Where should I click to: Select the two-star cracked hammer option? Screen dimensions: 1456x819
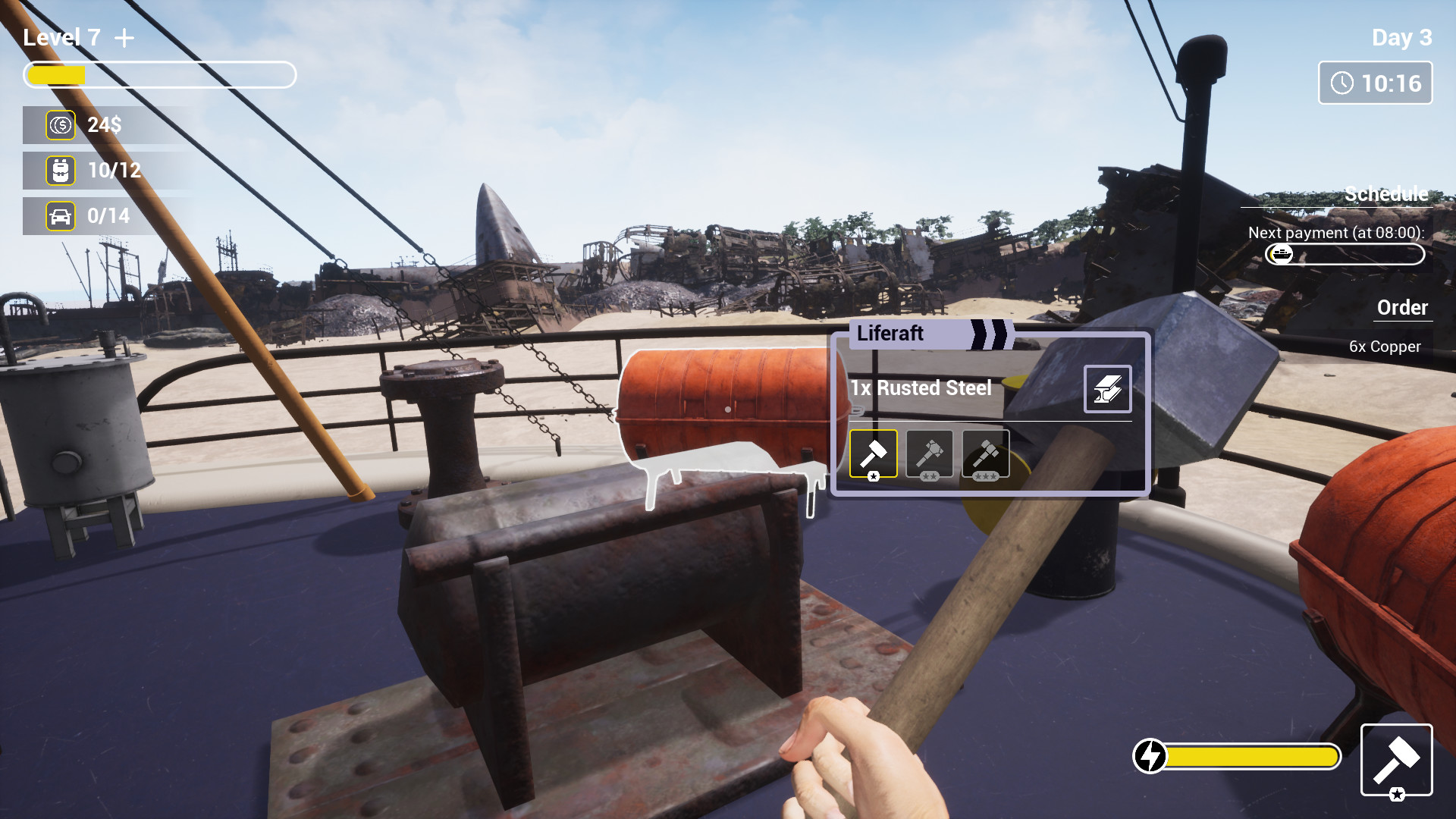tap(930, 453)
